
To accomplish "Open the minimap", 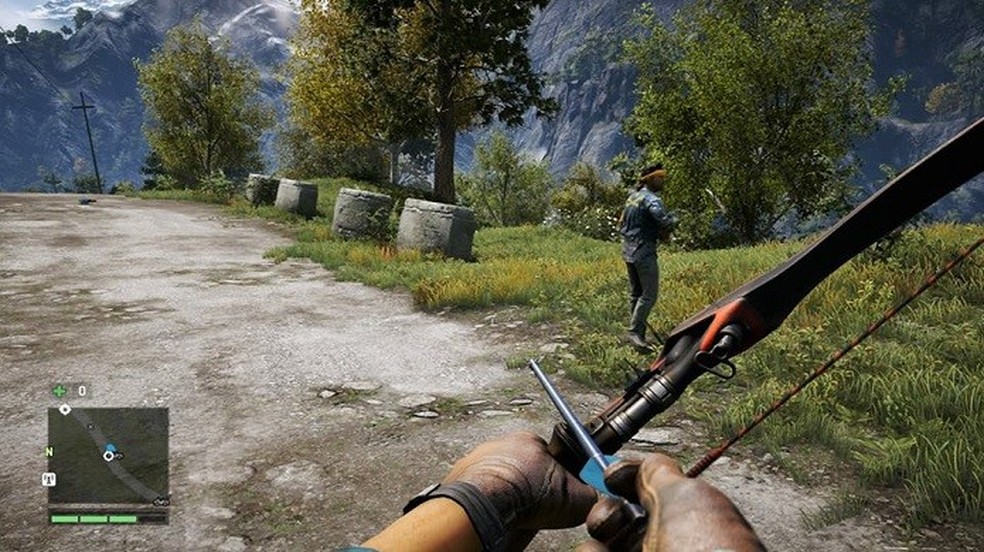I will pos(108,455).
